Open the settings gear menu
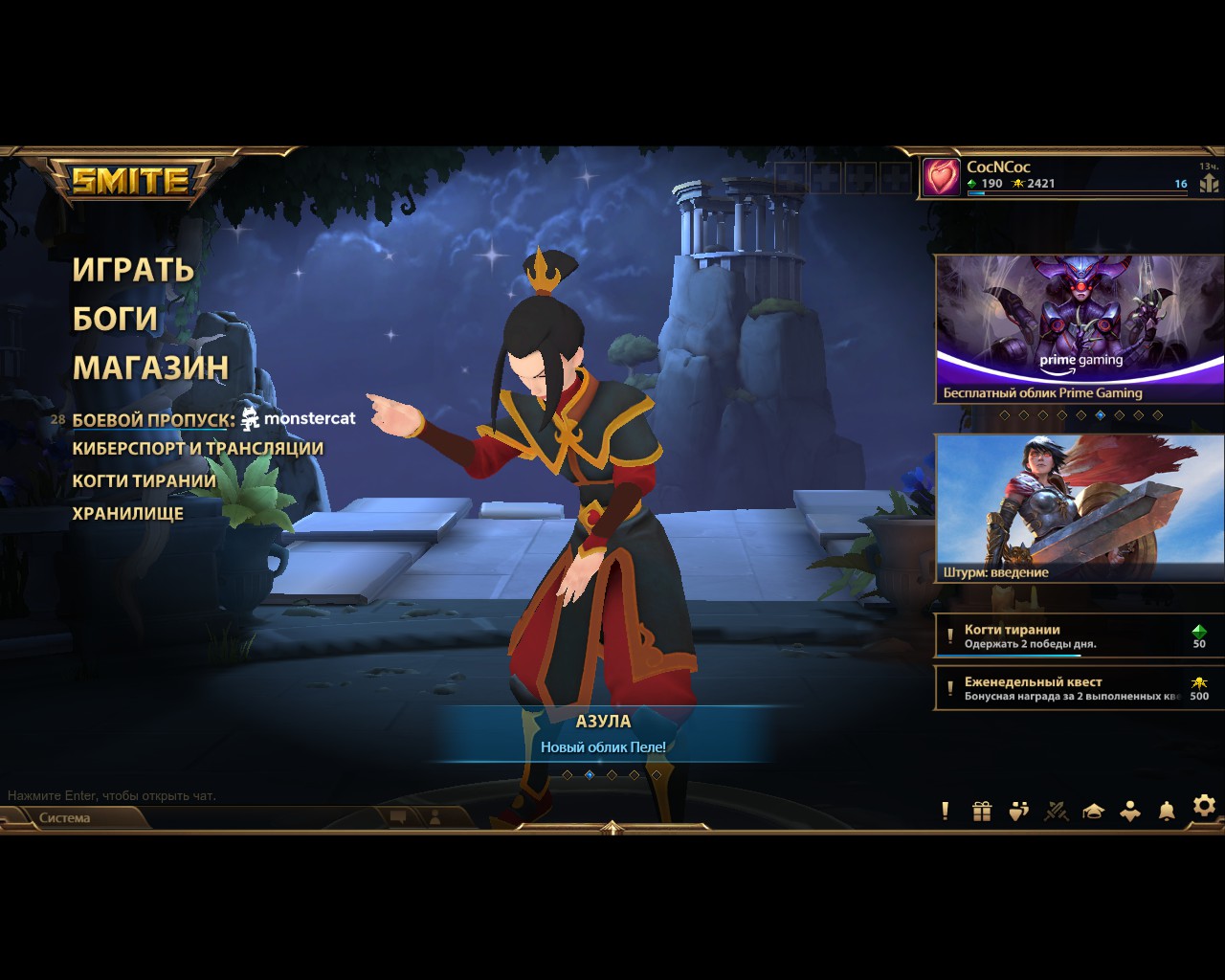 [x=1202, y=809]
